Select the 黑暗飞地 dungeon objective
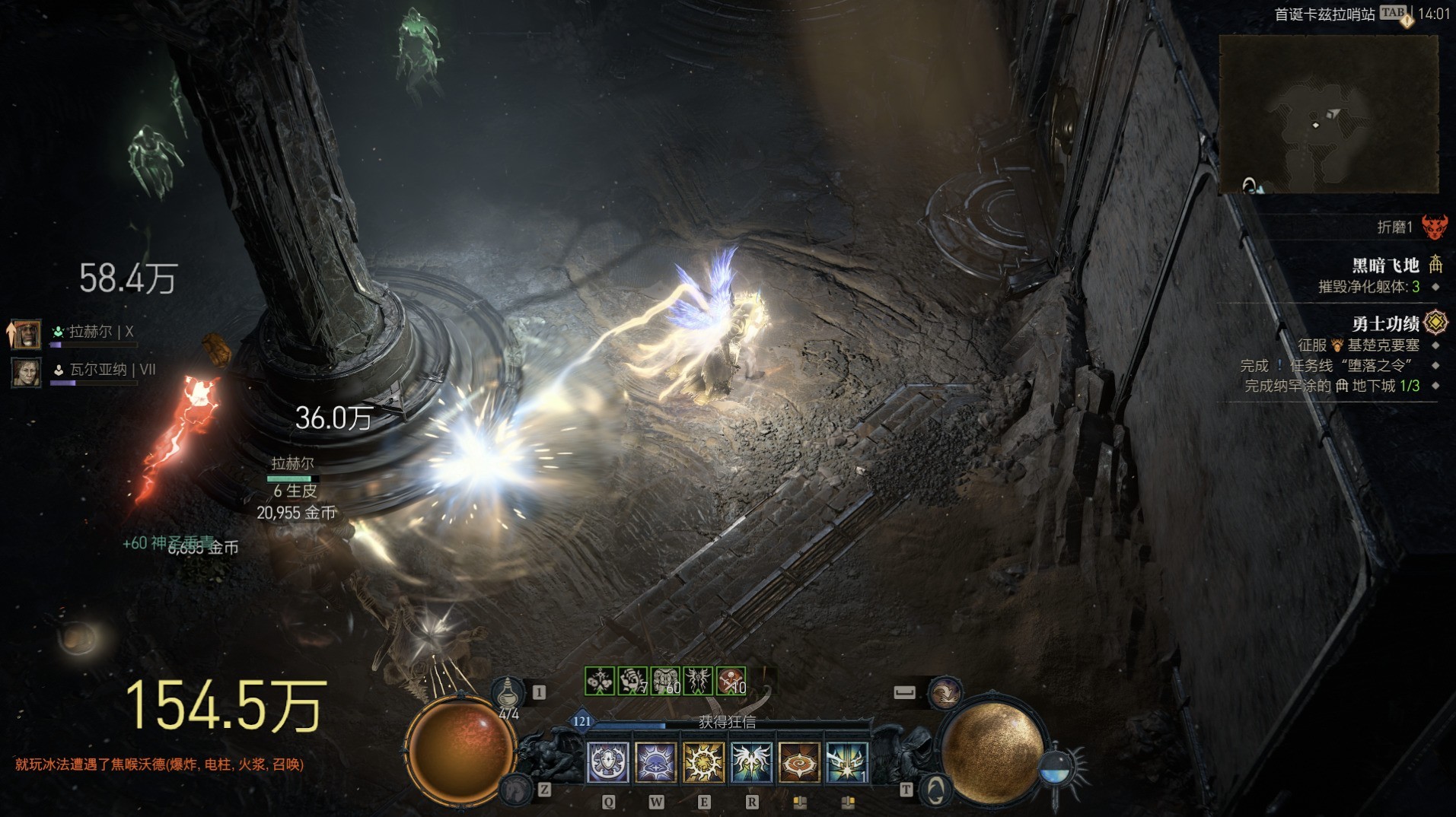The height and width of the screenshot is (817, 1456). 1385,265
